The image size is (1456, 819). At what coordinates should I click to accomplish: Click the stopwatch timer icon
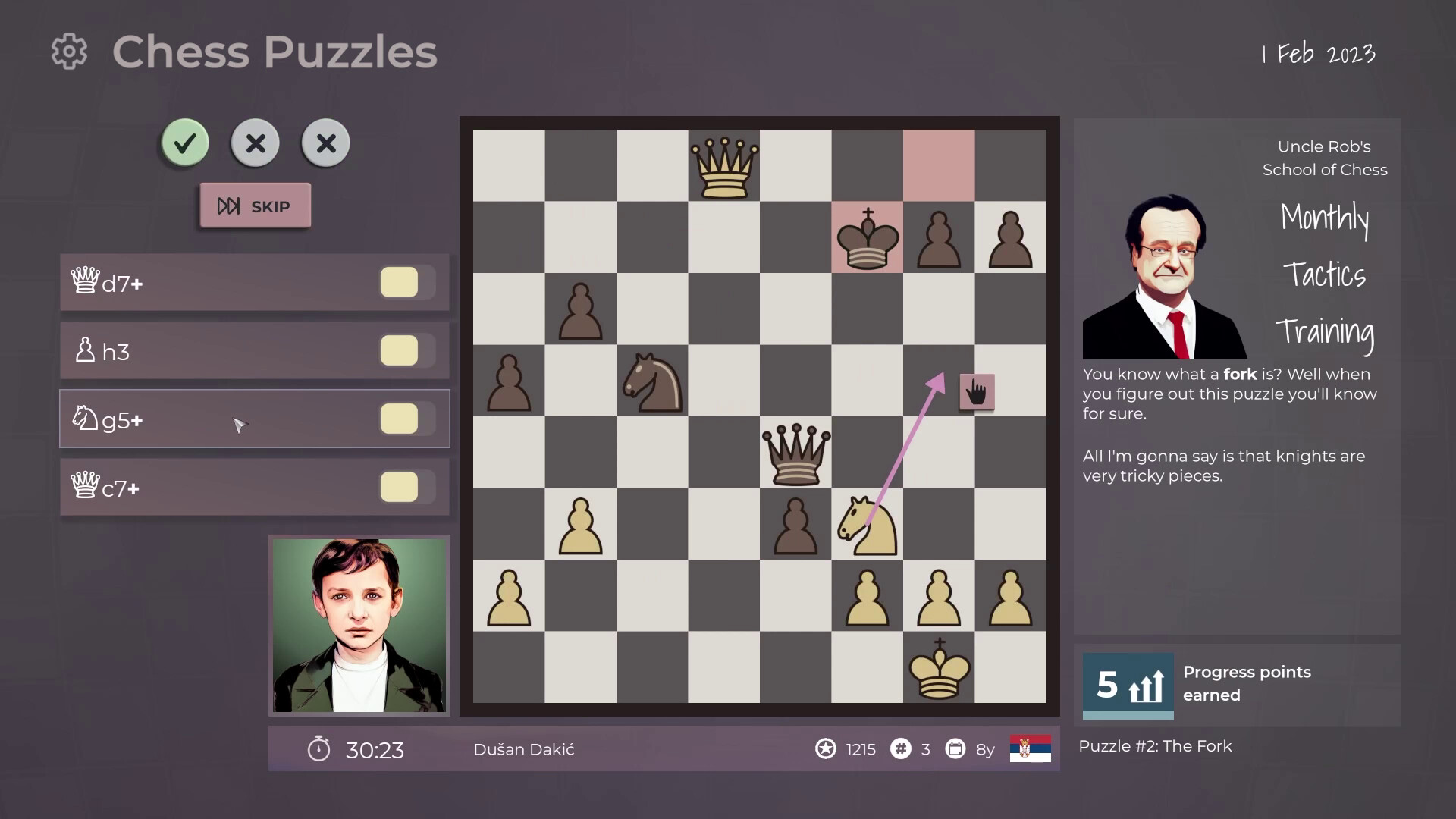320,749
